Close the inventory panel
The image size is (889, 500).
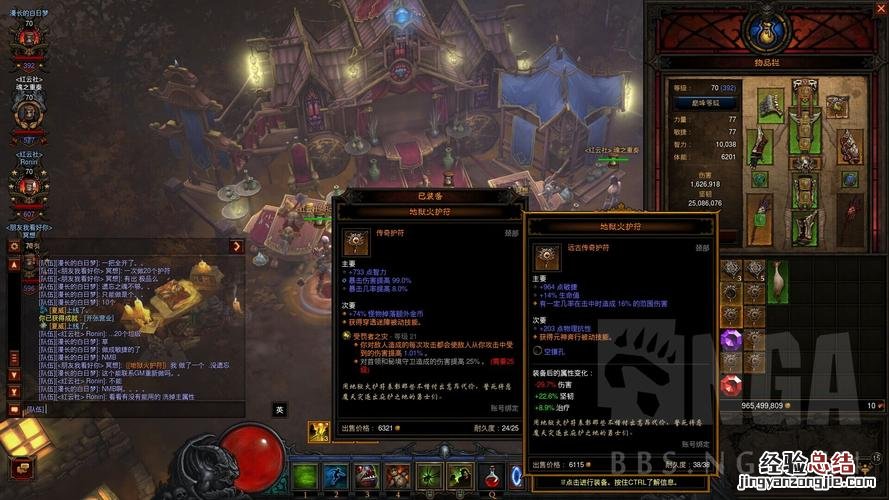[878, 9]
